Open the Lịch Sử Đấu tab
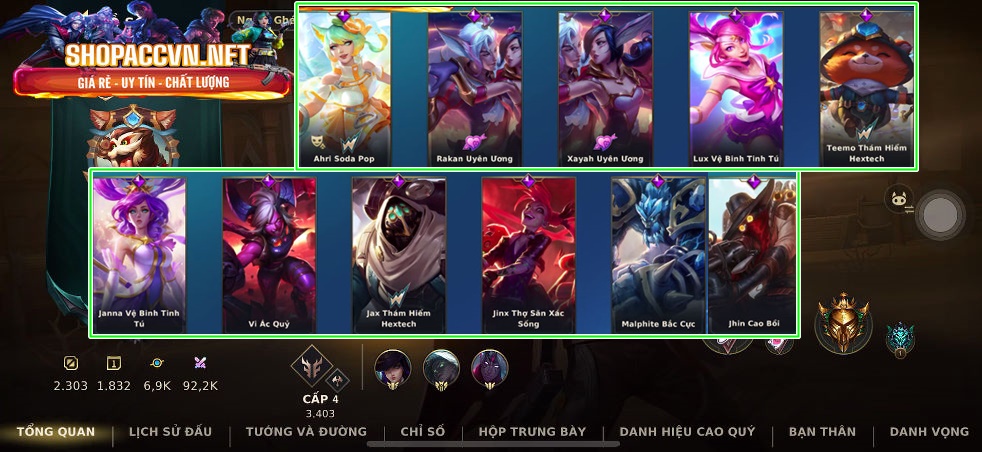 coord(170,432)
